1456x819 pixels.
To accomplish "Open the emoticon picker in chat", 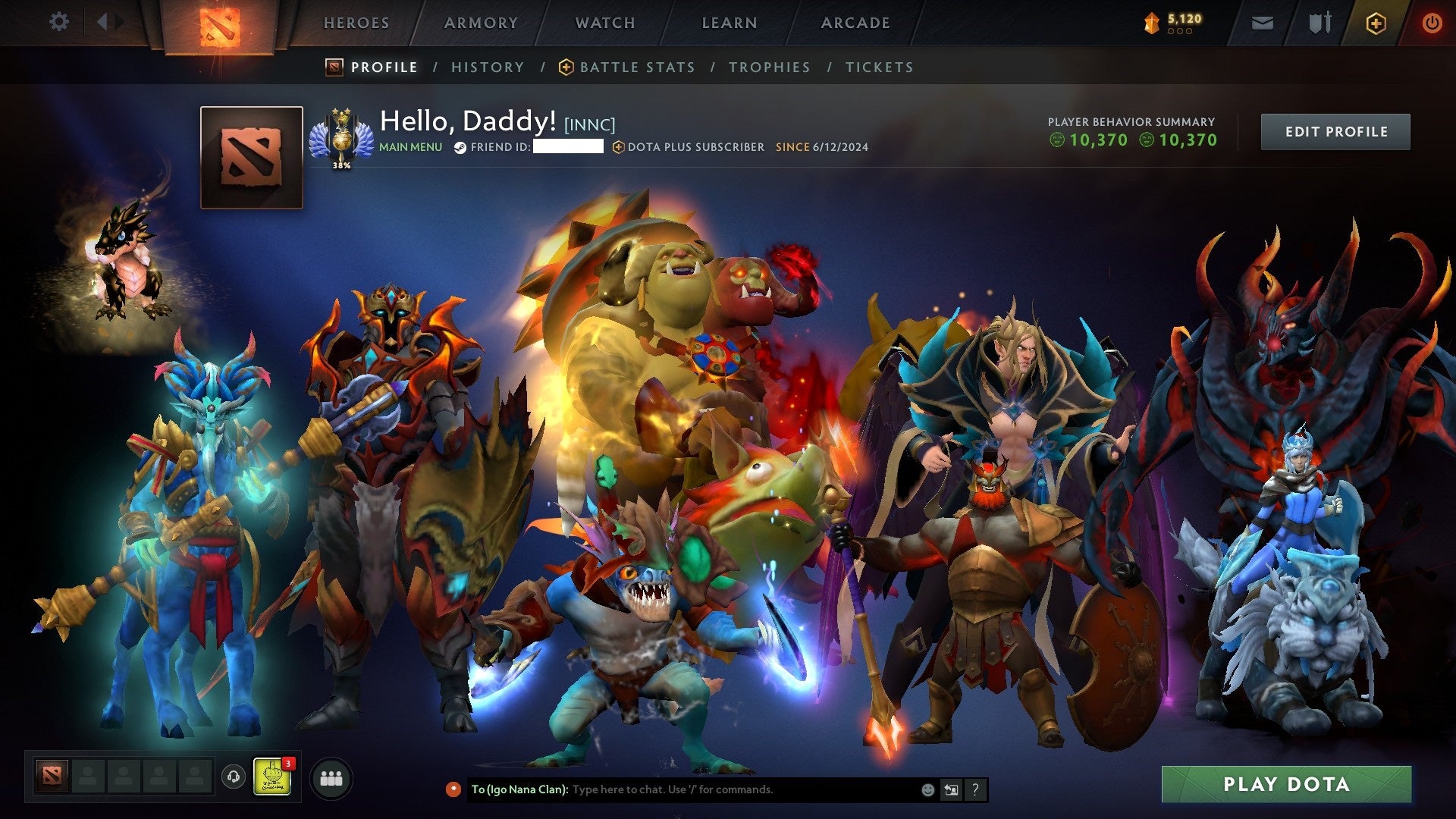I will pyautogui.click(x=927, y=789).
